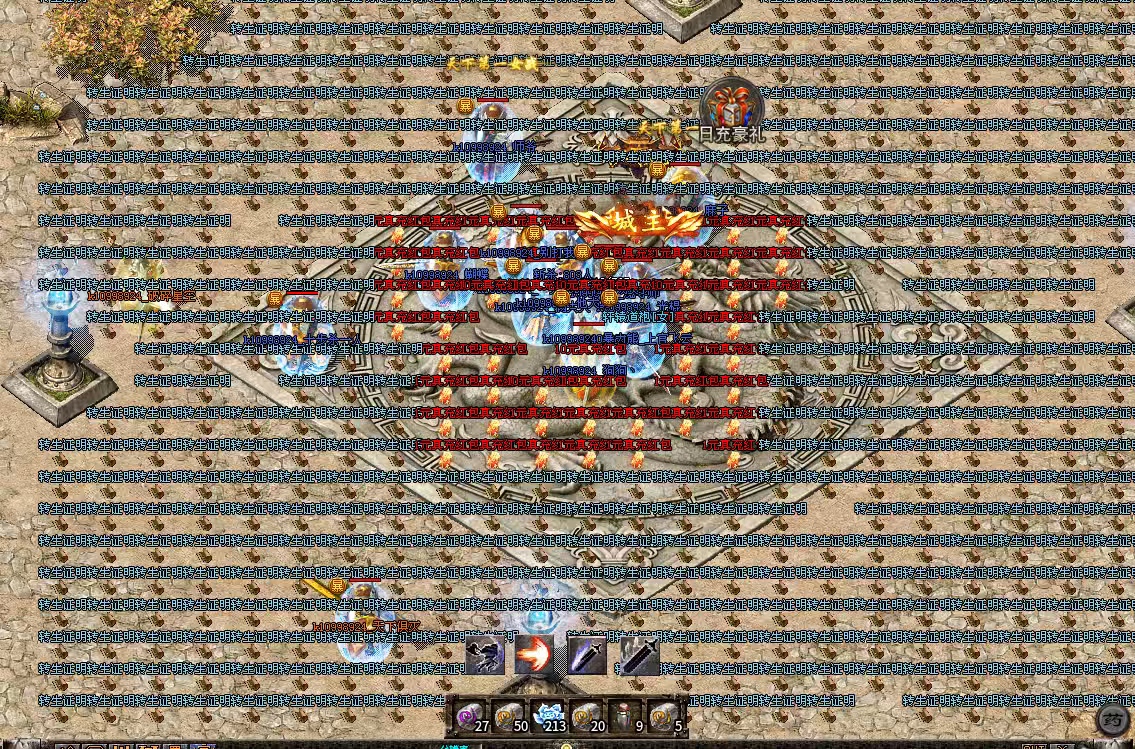
Task: Use the yellow scroll stone stacked 20
Action: (x=587, y=716)
